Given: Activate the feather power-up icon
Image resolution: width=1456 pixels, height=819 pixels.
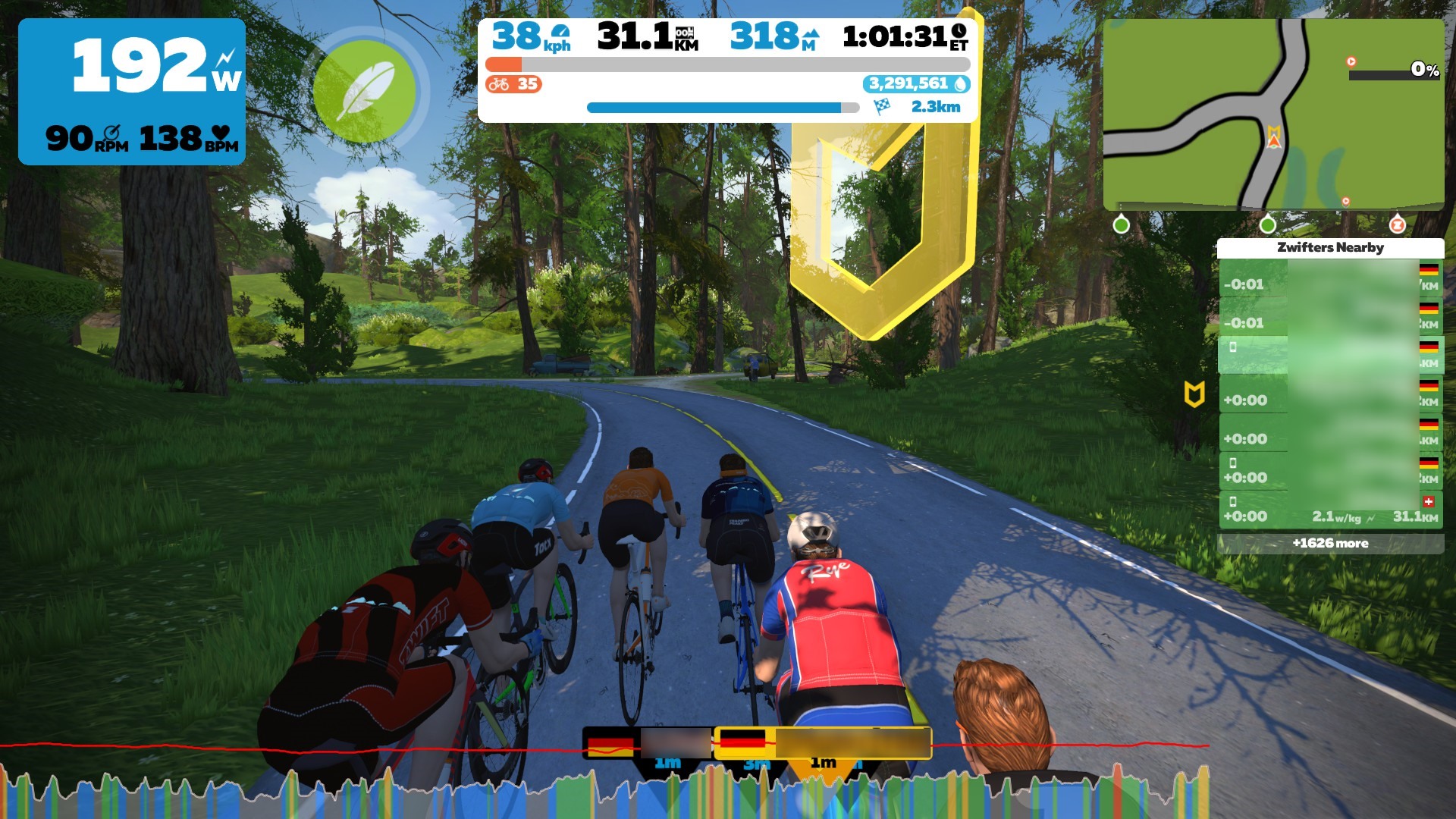Looking at the screenshot, I should (x=365, y=91).
